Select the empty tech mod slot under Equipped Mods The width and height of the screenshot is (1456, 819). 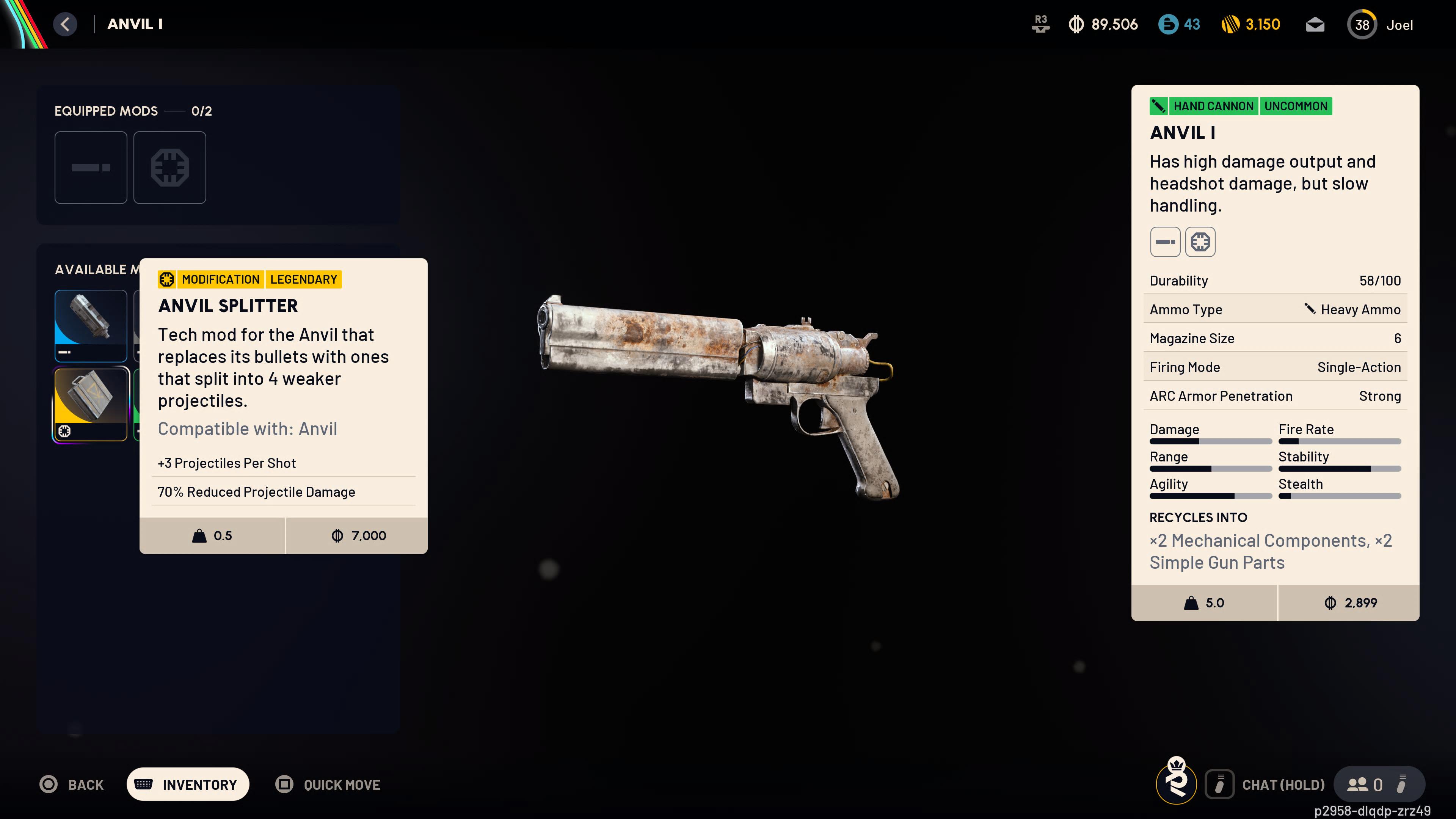[169, 167]
